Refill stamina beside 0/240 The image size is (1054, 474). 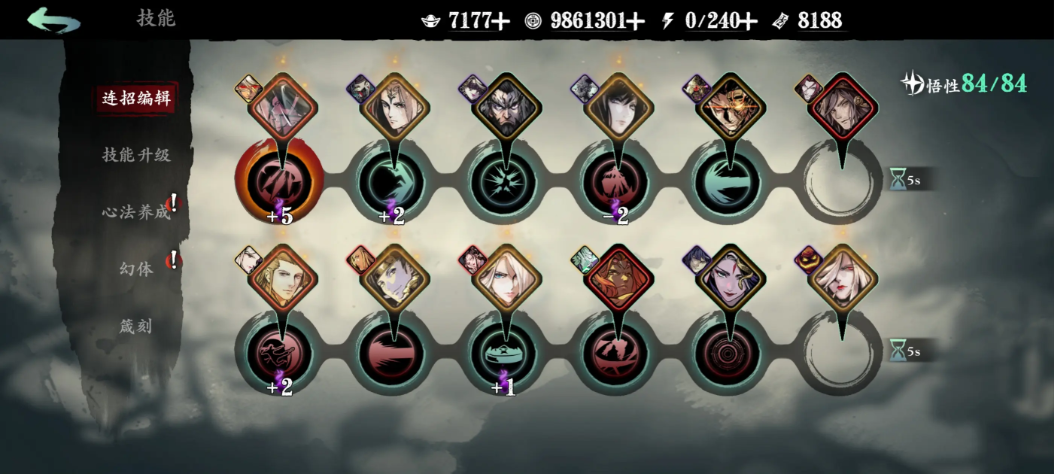(748, 20)
